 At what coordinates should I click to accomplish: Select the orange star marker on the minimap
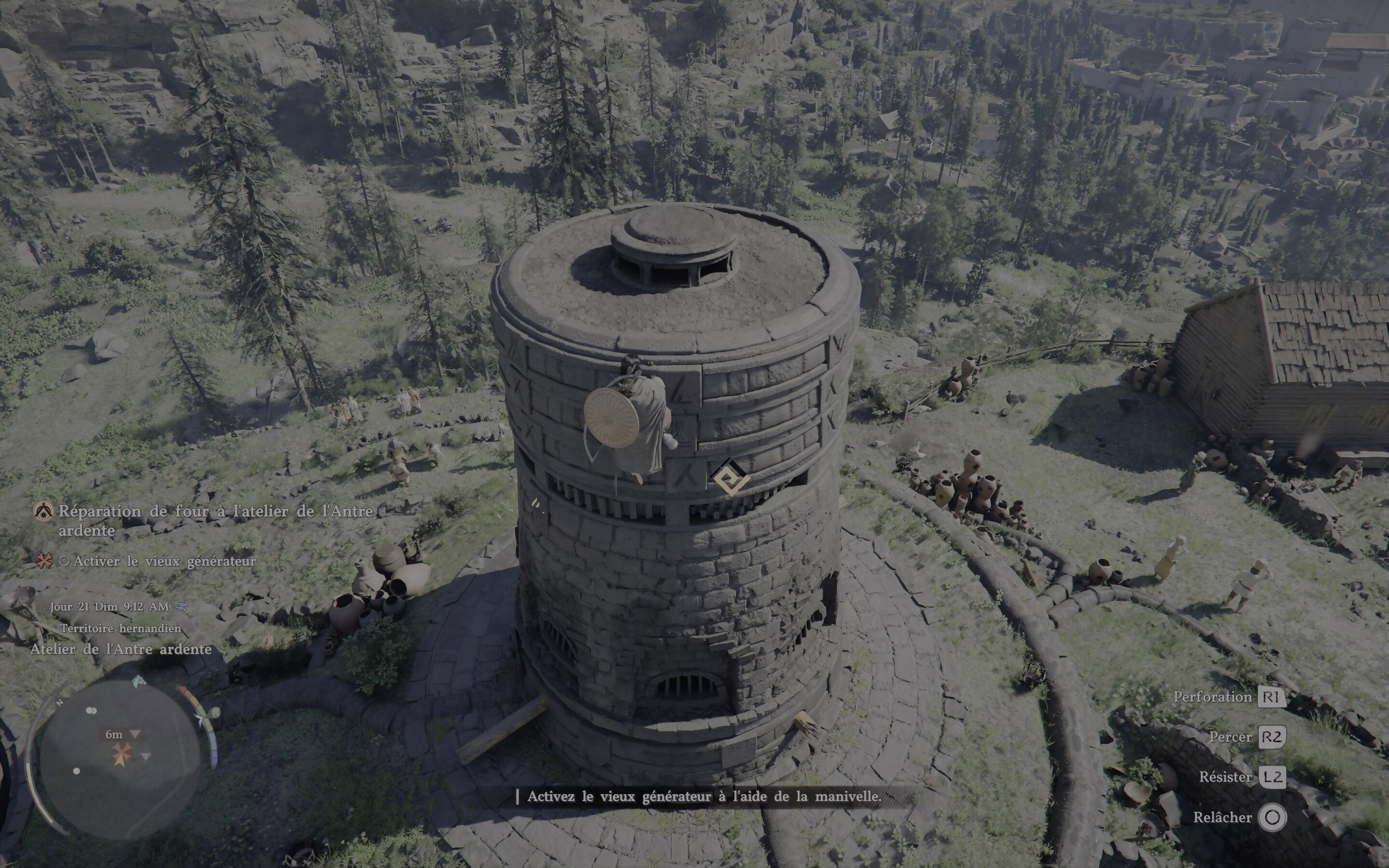click(122, 754)
